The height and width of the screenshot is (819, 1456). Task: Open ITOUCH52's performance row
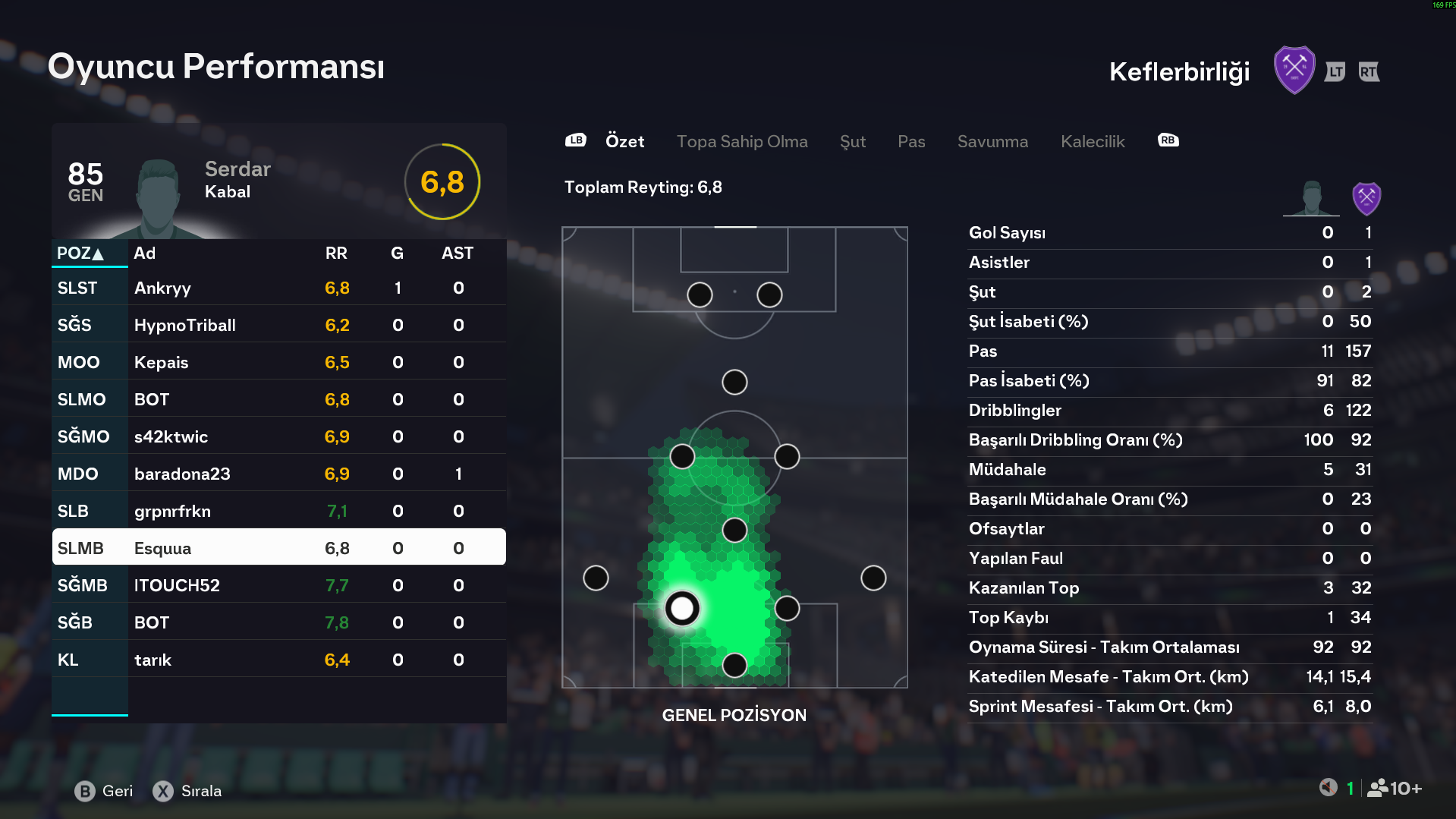[278, 585]
